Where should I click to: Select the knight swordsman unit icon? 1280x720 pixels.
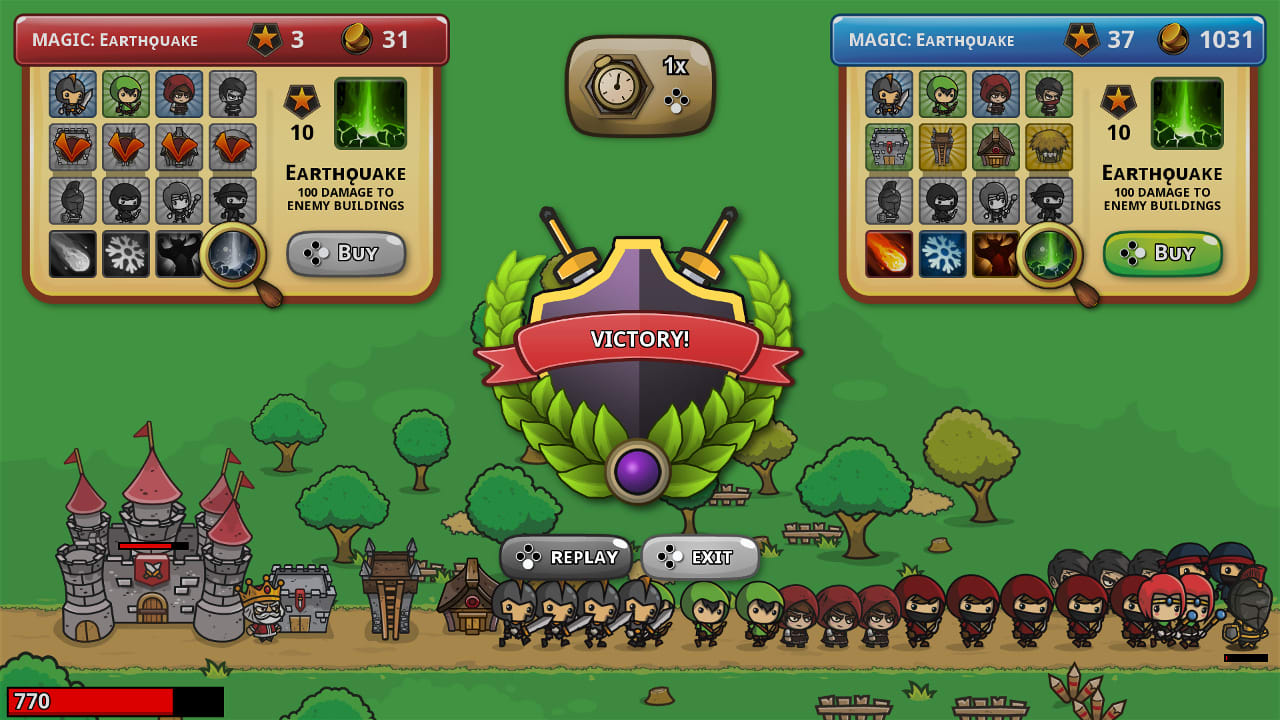point(889,94)
